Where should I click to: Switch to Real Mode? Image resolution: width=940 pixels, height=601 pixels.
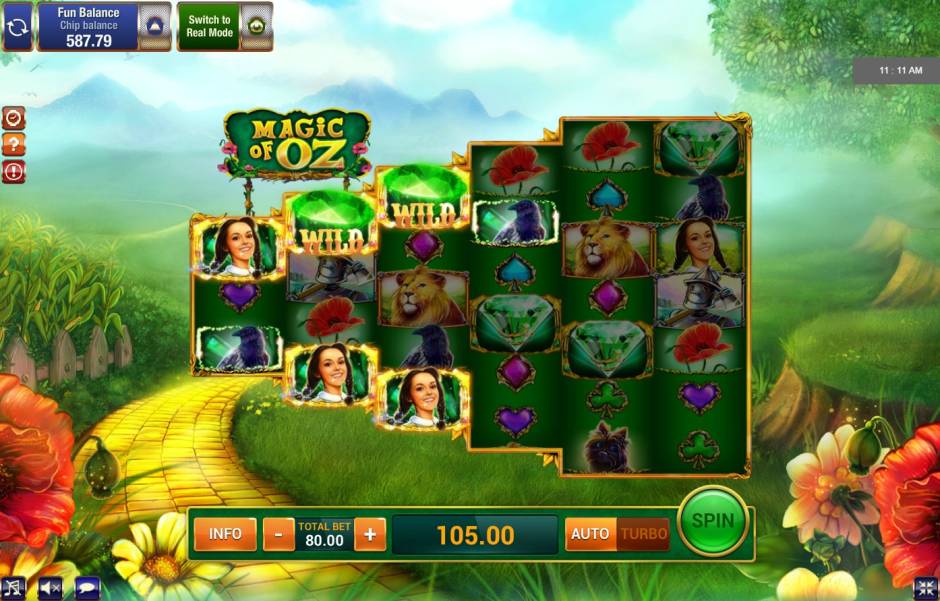(x=209, y=26)
